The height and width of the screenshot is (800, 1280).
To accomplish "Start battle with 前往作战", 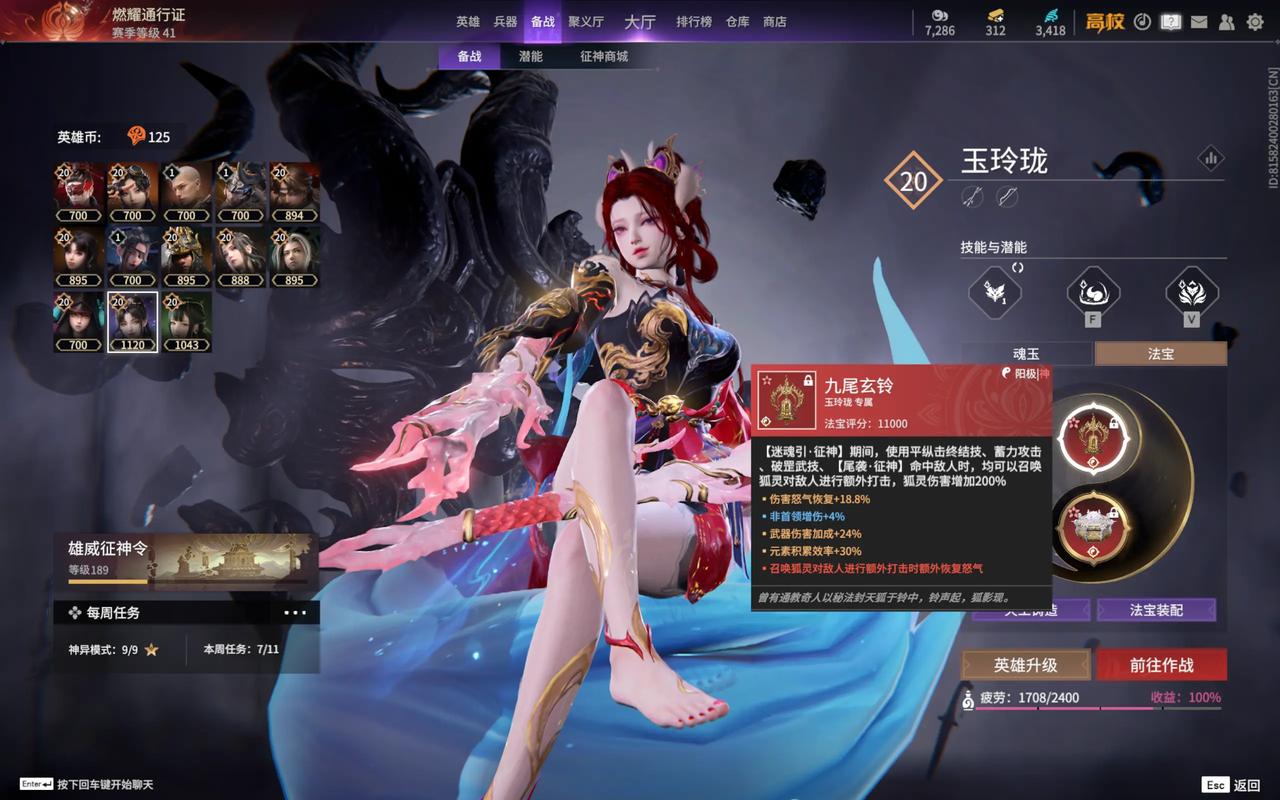I will point(1162,665).
